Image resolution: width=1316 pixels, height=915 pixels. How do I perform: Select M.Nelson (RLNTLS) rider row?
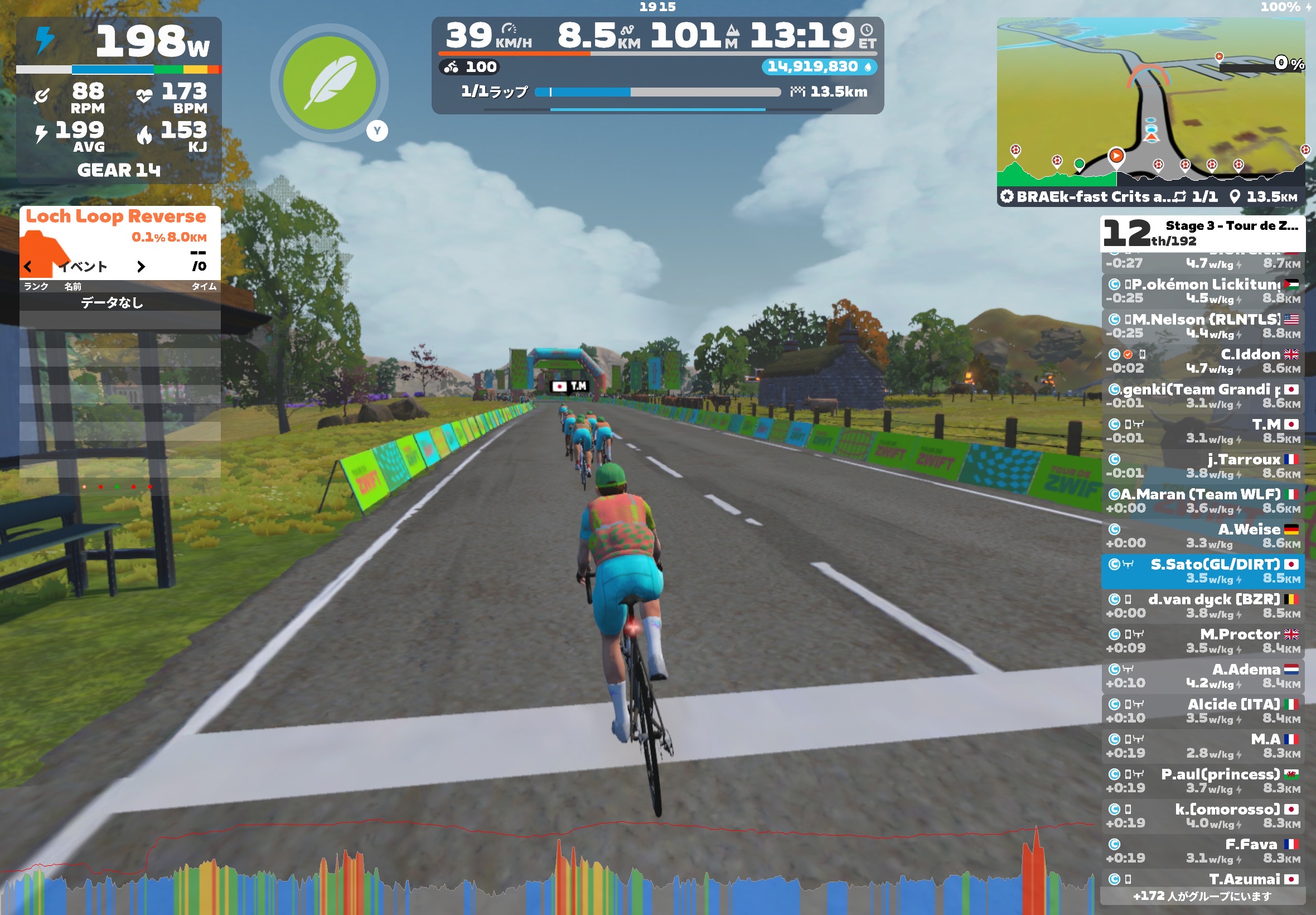1202,326
